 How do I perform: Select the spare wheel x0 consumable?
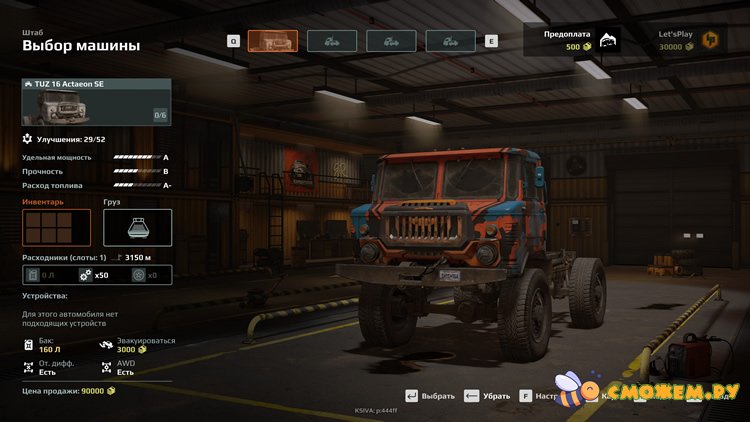(x=145, y=275)
